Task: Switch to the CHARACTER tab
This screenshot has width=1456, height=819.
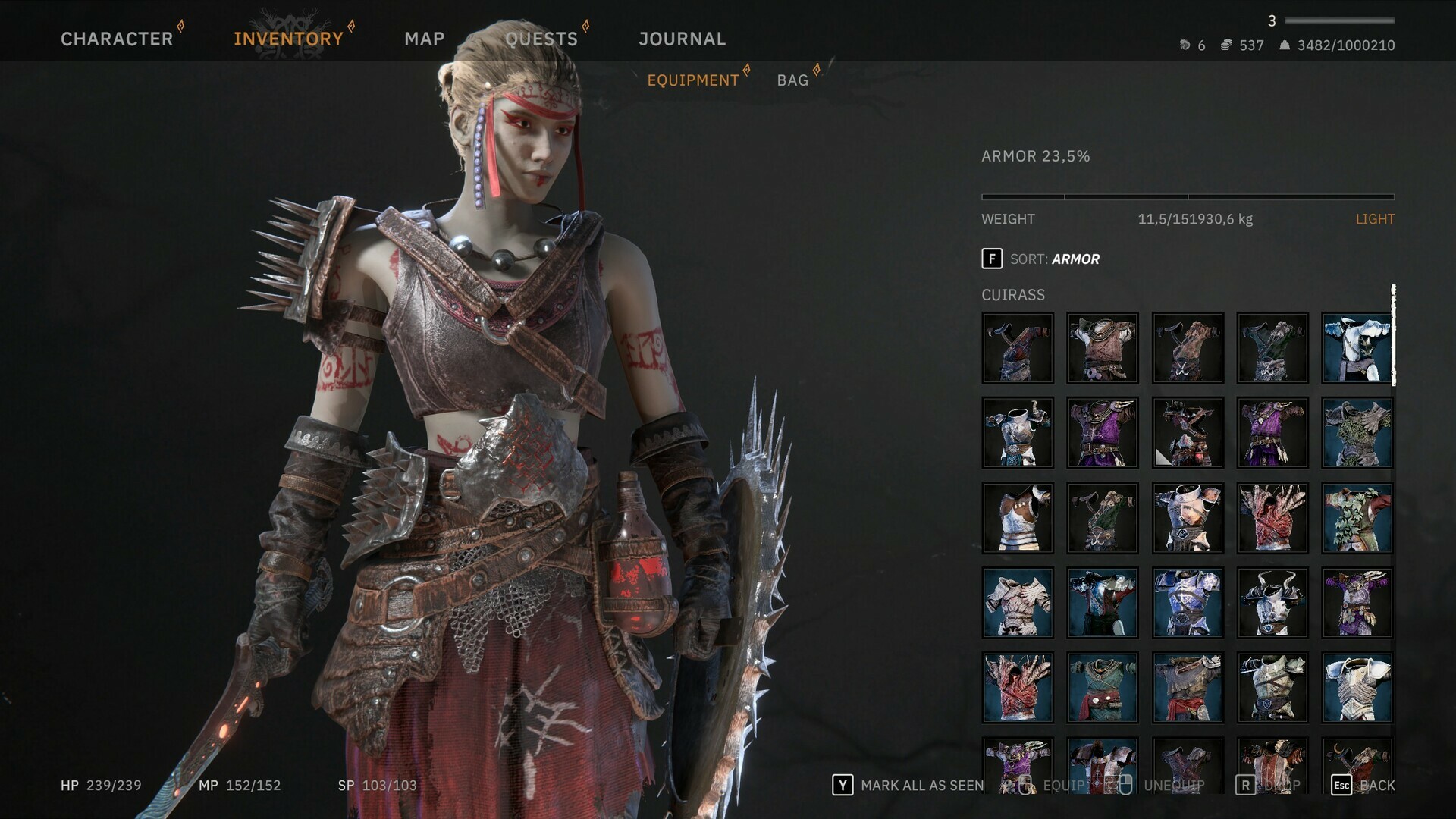Action: tap(118, 39)
